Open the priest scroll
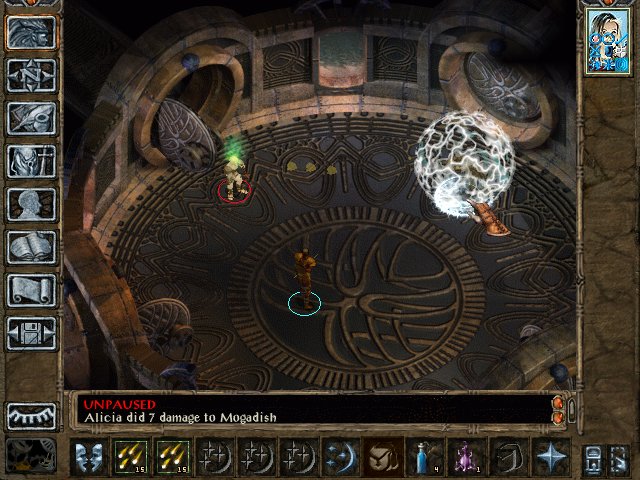 pyautogui.click(x=31, y=290)
